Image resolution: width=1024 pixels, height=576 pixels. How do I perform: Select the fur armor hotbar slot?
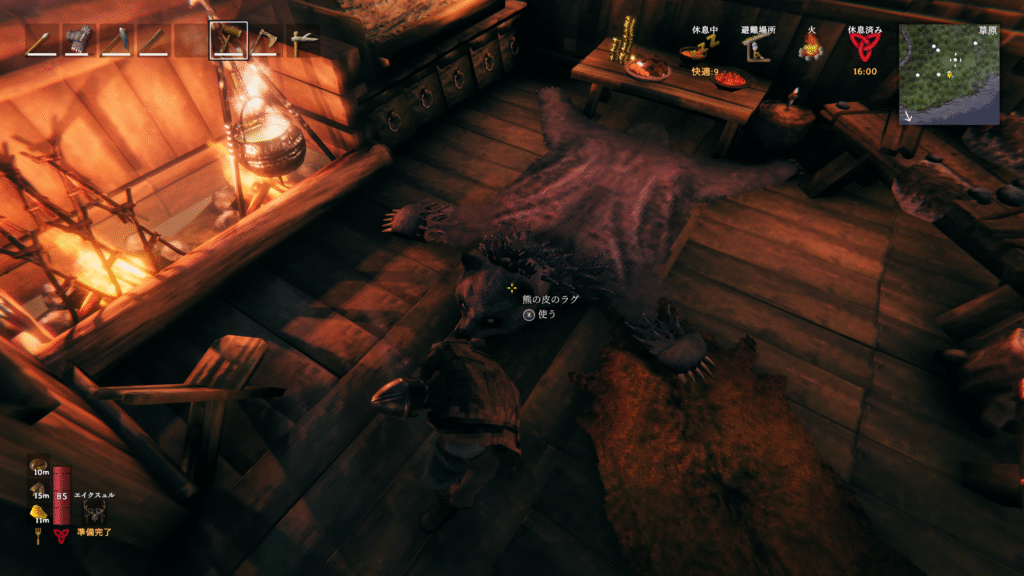coord(78,41)
